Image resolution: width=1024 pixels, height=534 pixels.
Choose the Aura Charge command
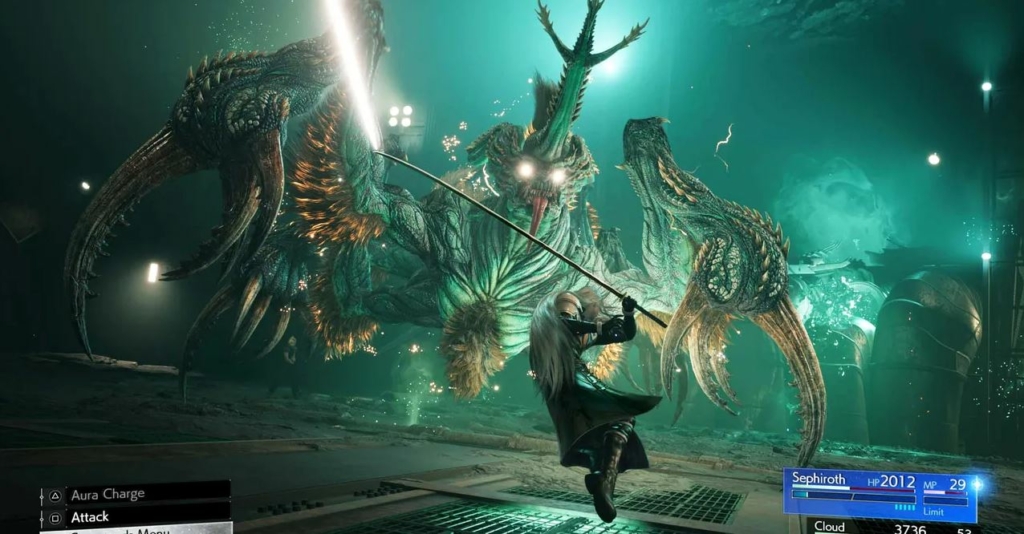(134, 494)
